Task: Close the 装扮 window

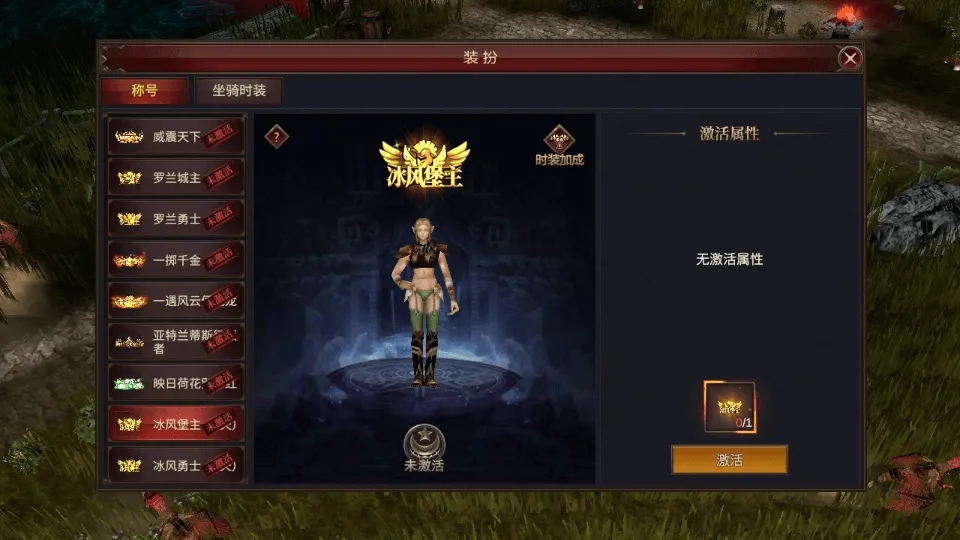Action: (850, 59)
